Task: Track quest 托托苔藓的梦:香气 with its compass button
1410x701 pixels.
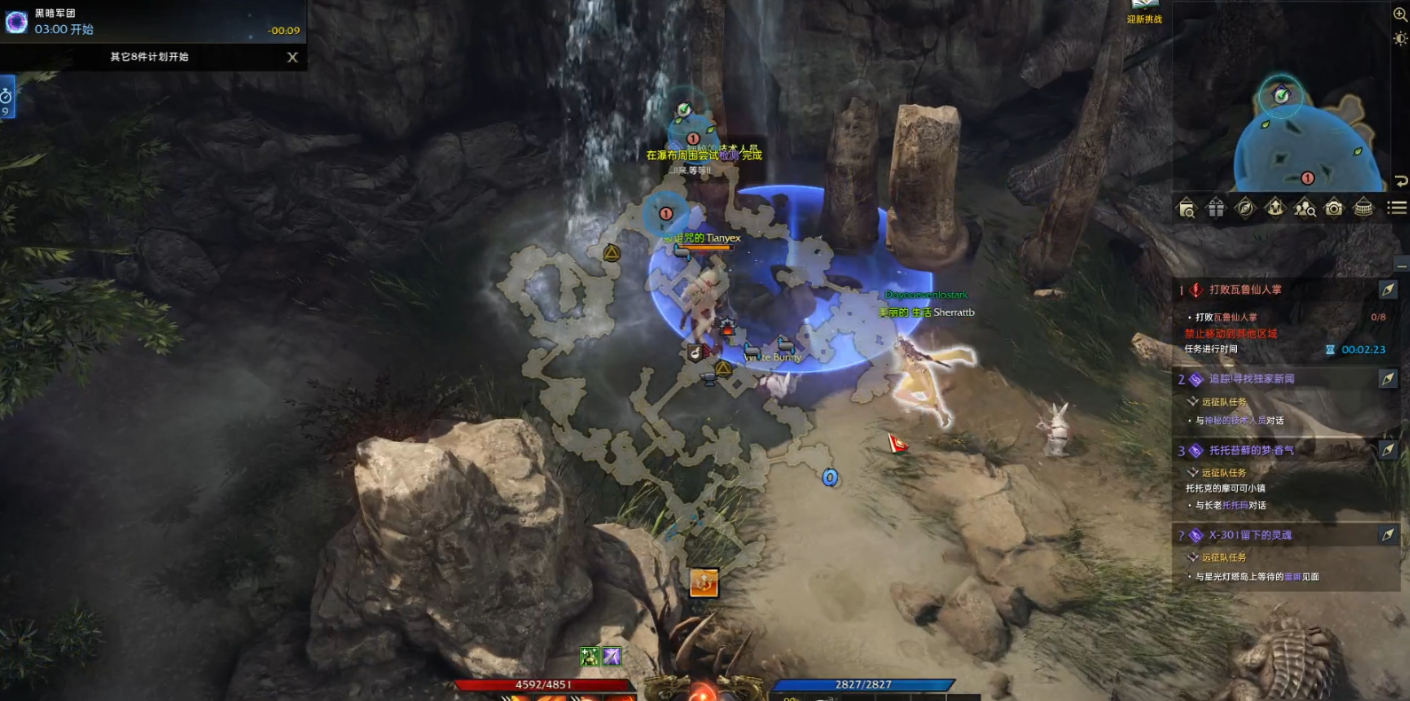Action: pyautogui.click(x=1388, y=450)
